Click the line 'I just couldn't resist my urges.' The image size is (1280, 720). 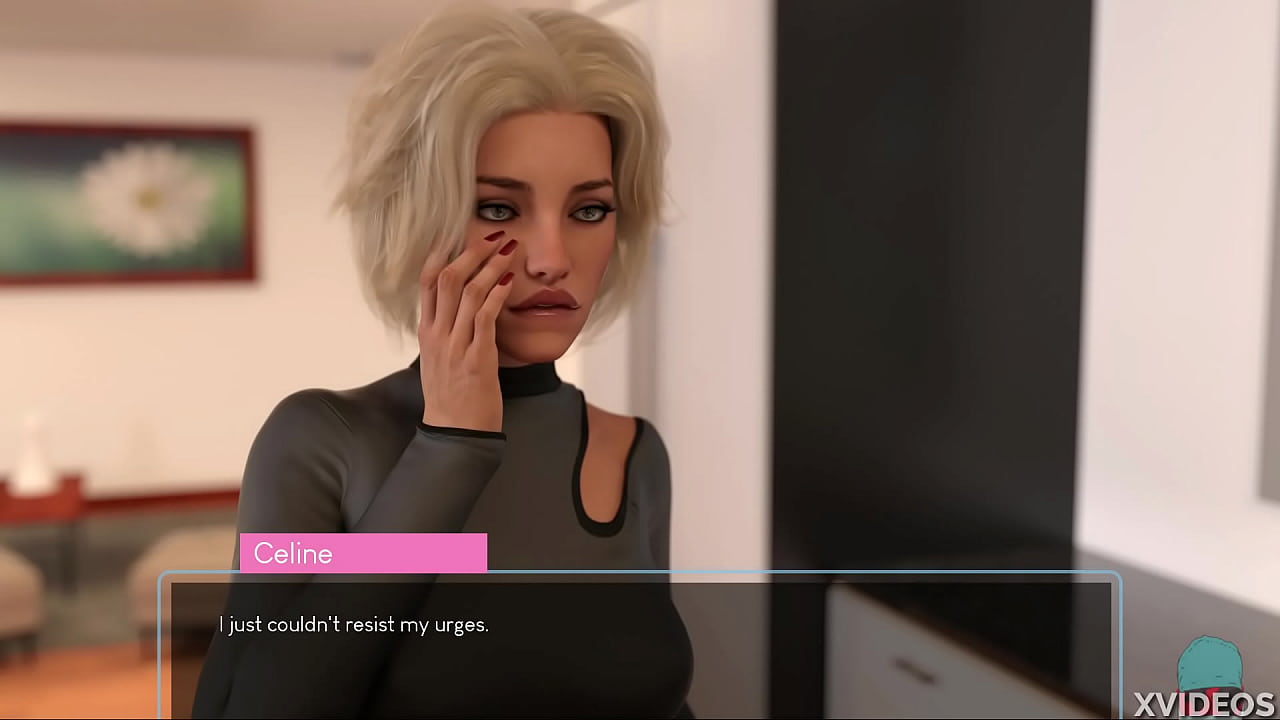(354, 623)
